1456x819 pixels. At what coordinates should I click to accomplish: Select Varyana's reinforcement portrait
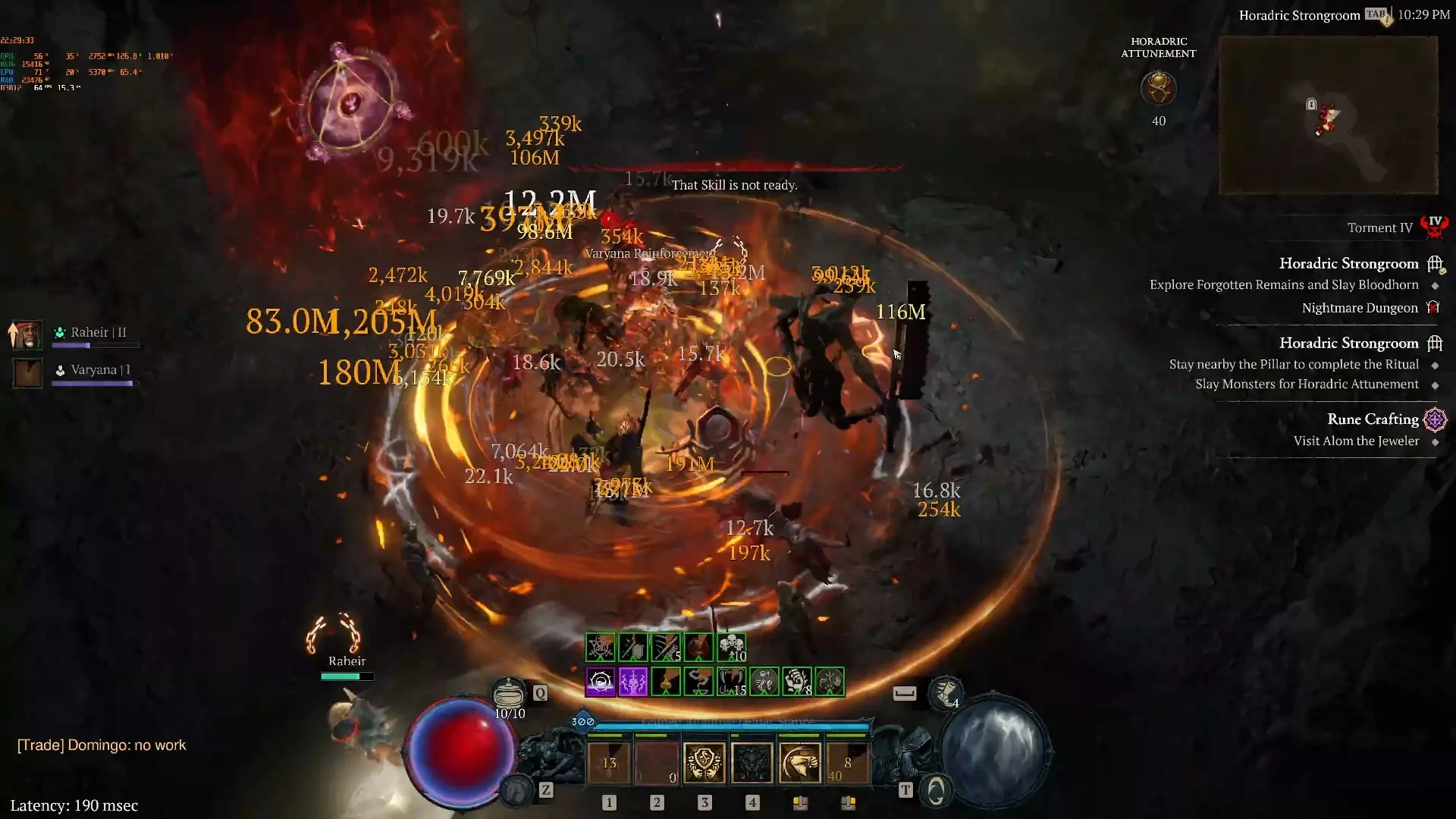click(x=28, y=372)
